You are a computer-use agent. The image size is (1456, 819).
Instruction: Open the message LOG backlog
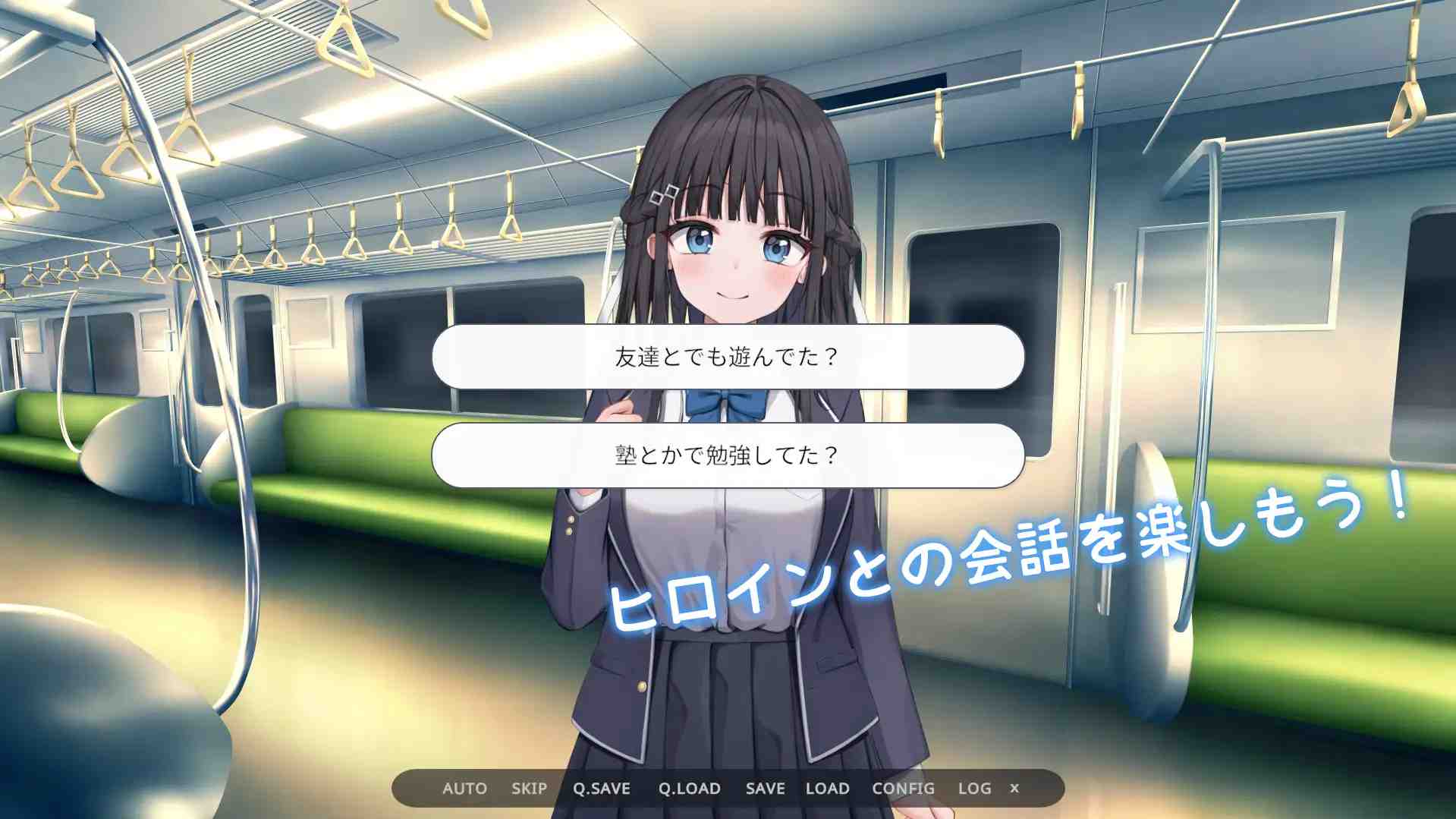974,789
